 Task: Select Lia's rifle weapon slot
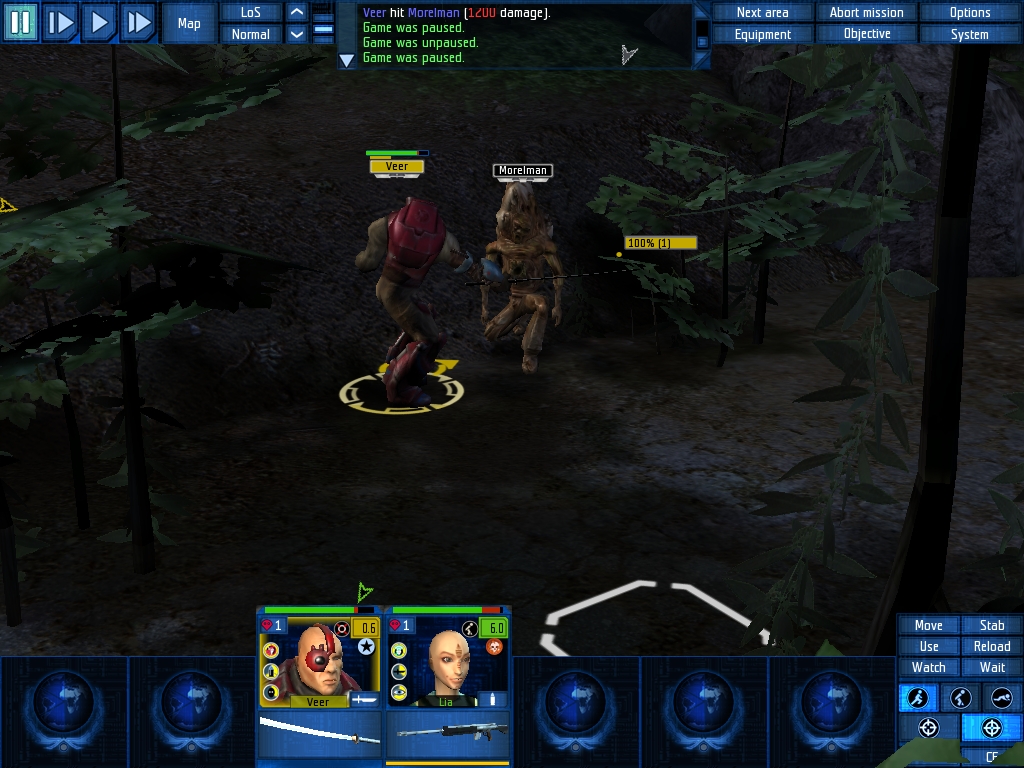click(x=447, y=733)
